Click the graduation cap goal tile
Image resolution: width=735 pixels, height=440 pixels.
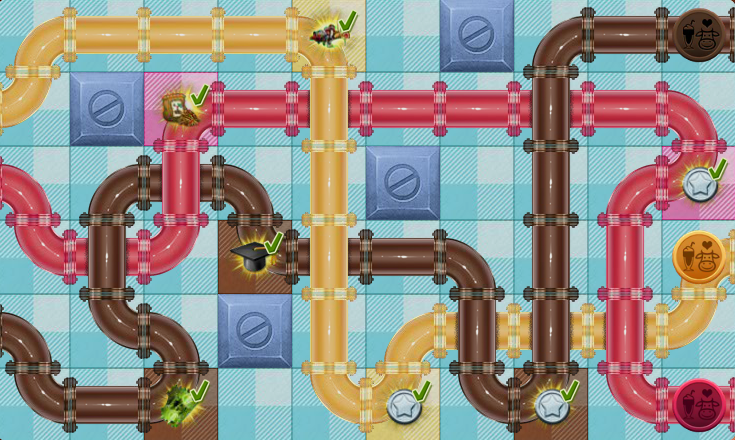[x=252, y=257]
